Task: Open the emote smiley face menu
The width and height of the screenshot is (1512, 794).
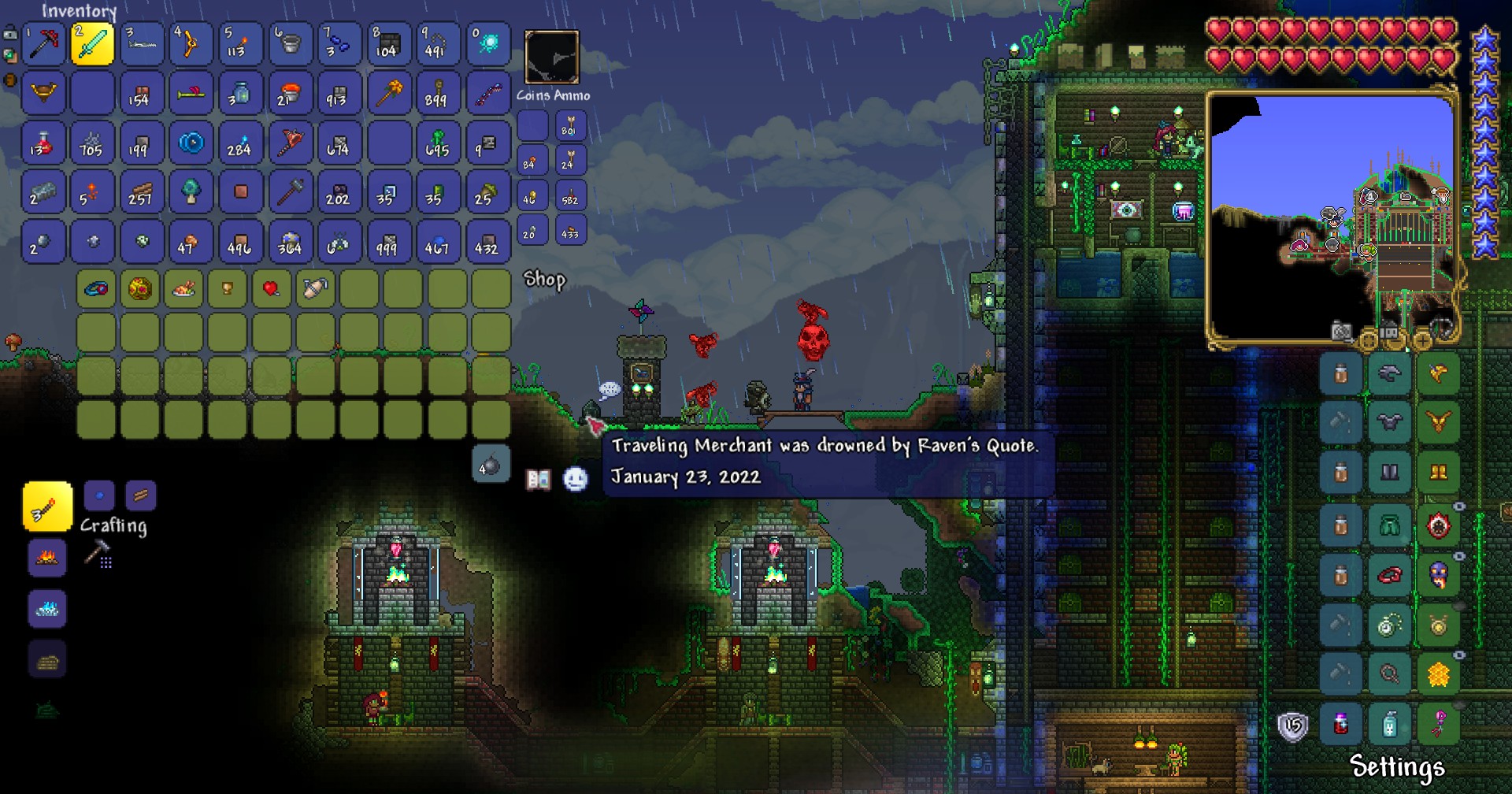Action: (x=576, y=479)
